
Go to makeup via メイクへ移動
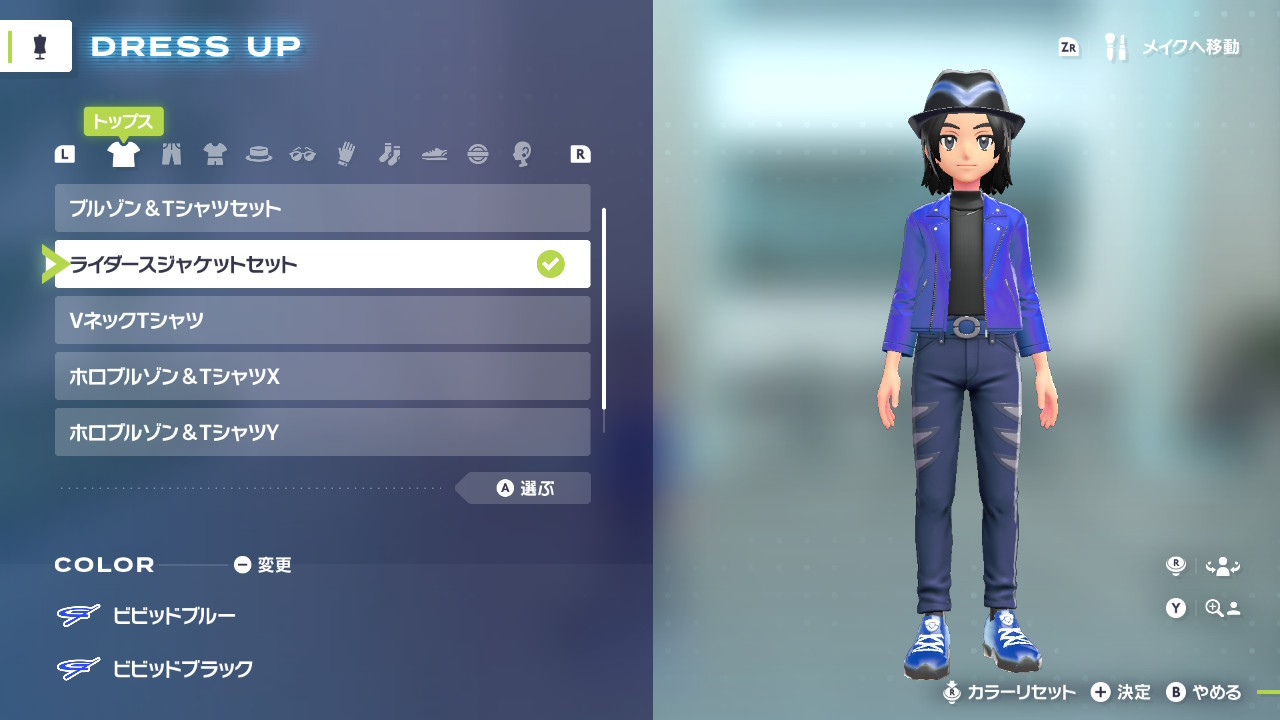click(x=1174, y=47)
